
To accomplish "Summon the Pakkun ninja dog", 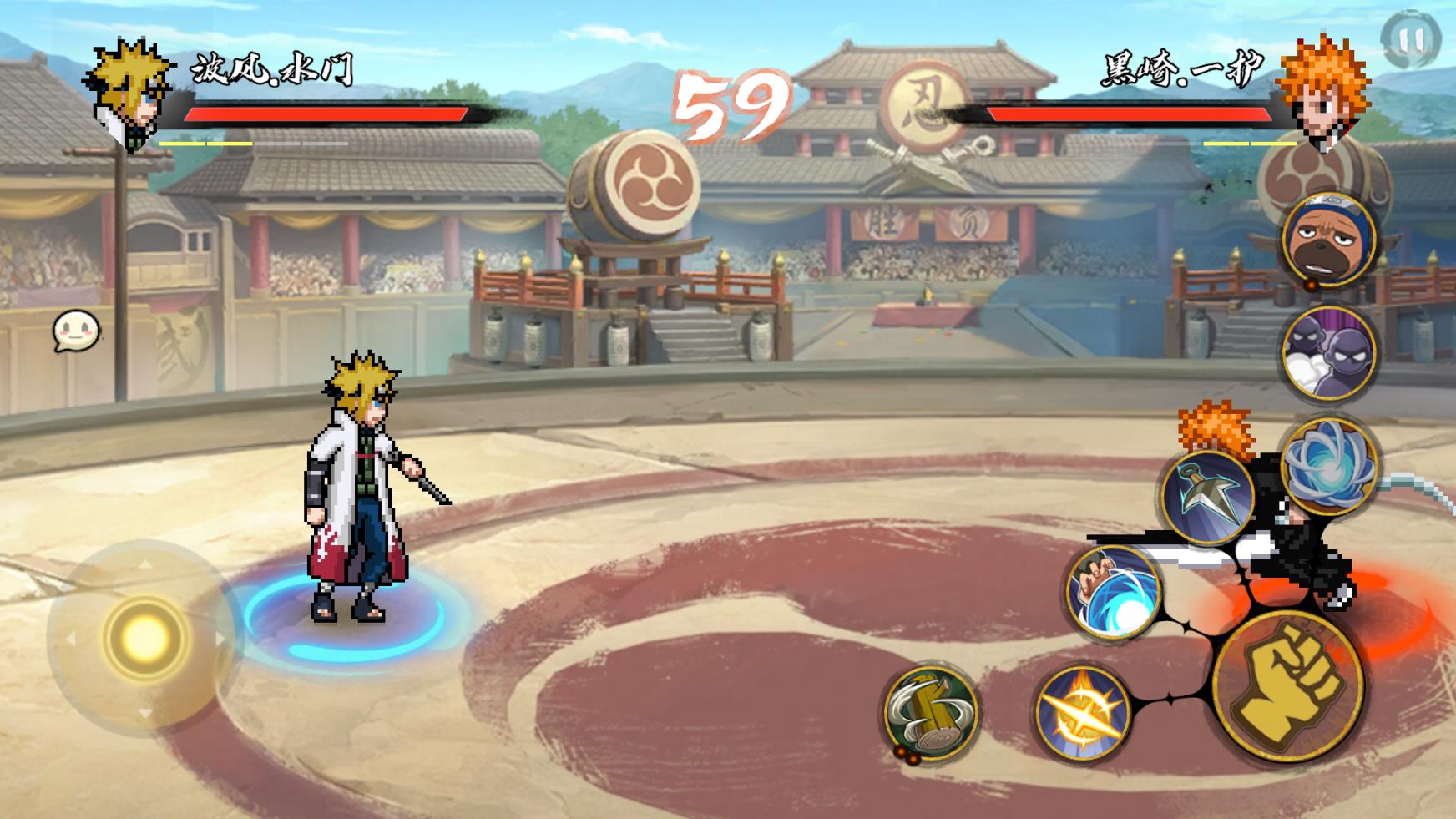I will click(x=1327, y=238).
